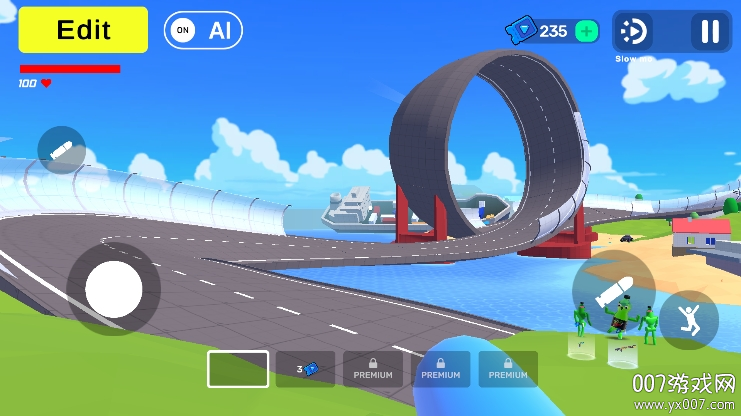Tap the virtual joystick thumb pad

114,289
